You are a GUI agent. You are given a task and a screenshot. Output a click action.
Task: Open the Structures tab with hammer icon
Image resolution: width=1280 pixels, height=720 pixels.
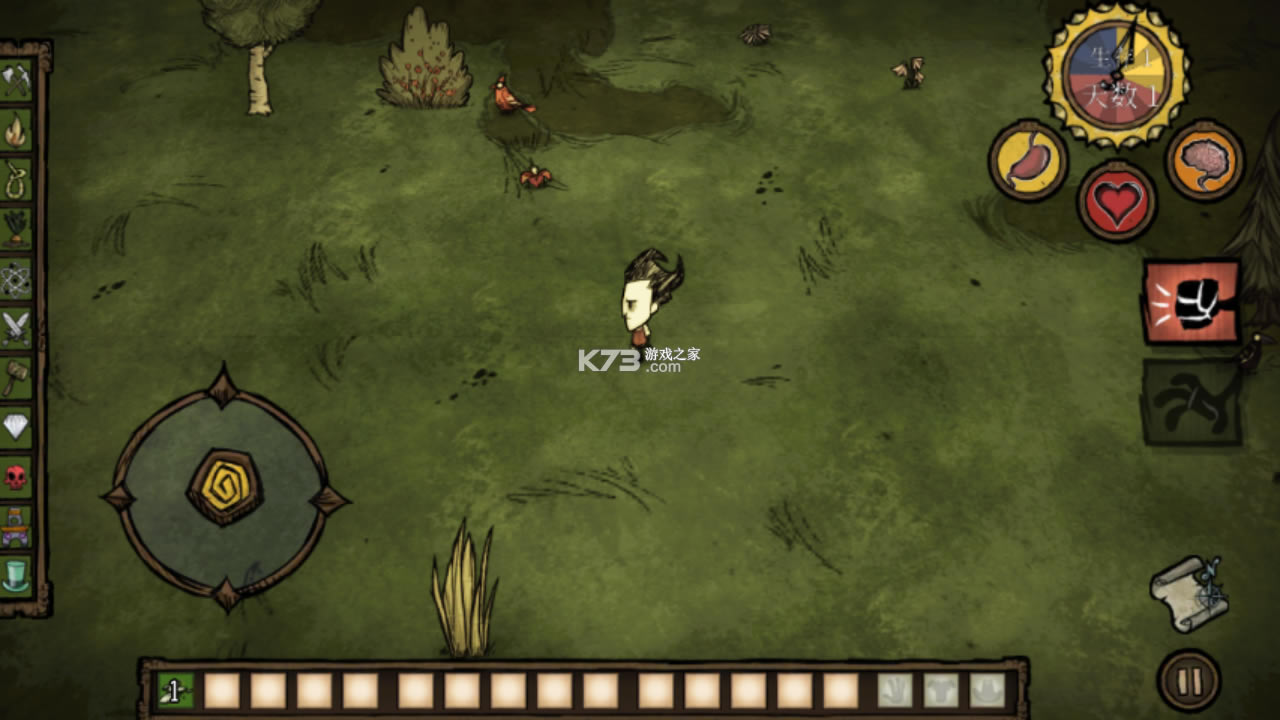click(x=16, y=377)
